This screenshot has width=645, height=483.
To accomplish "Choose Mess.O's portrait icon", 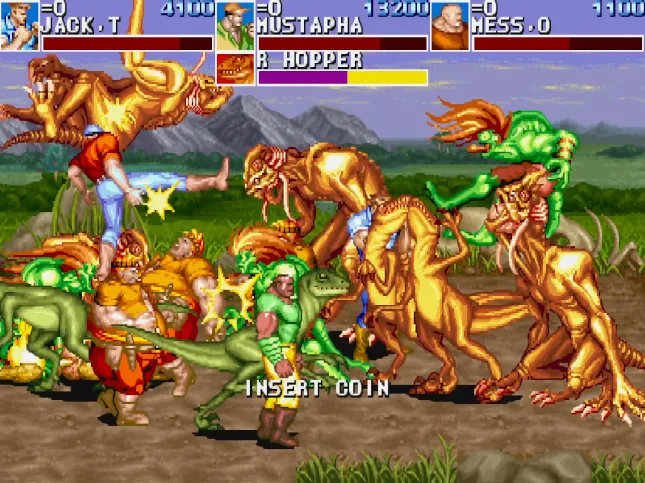I will 450,26.
